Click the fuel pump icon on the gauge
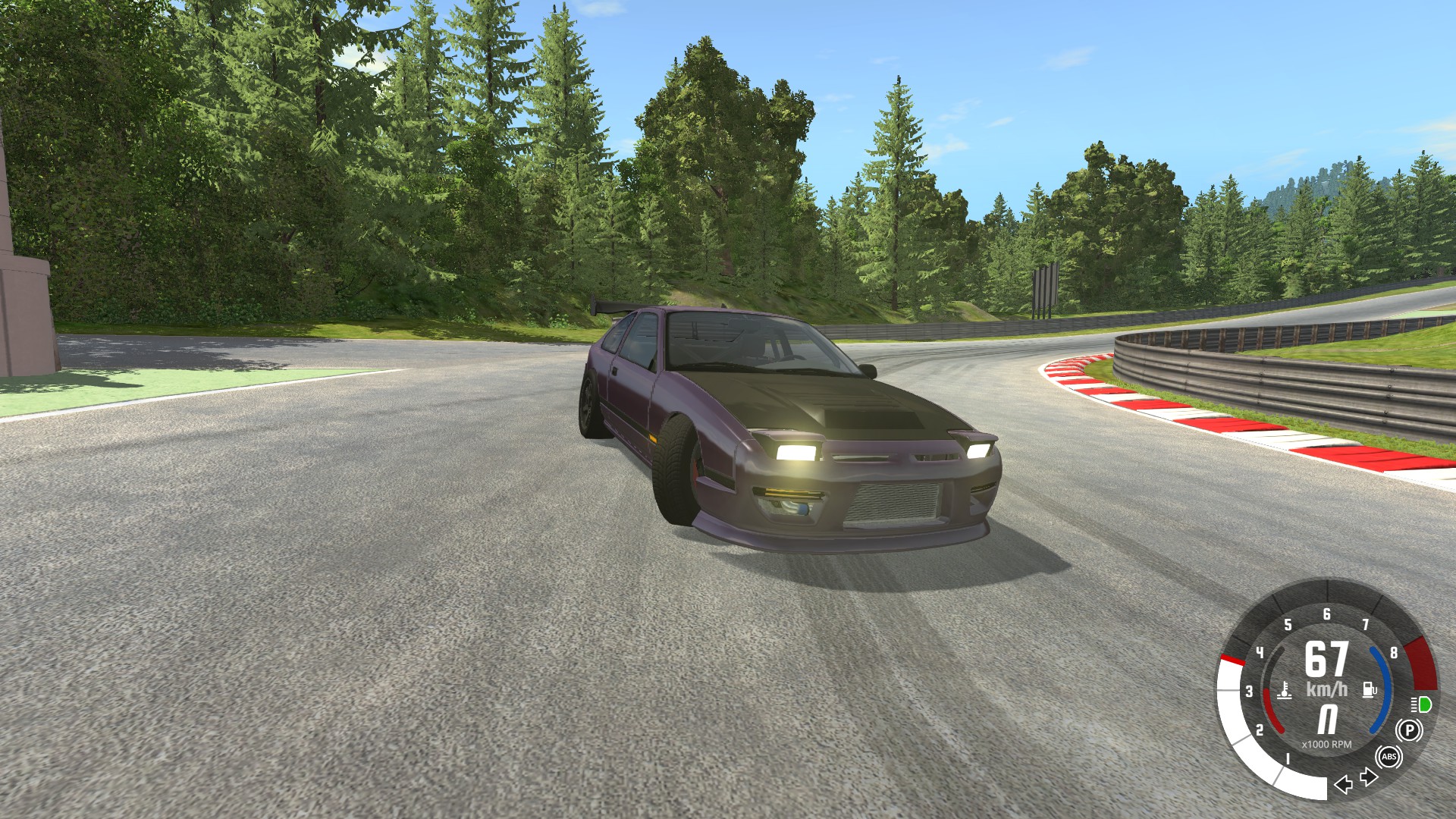Viewport: 1456px width, 819px height. tap(1370, 689)
